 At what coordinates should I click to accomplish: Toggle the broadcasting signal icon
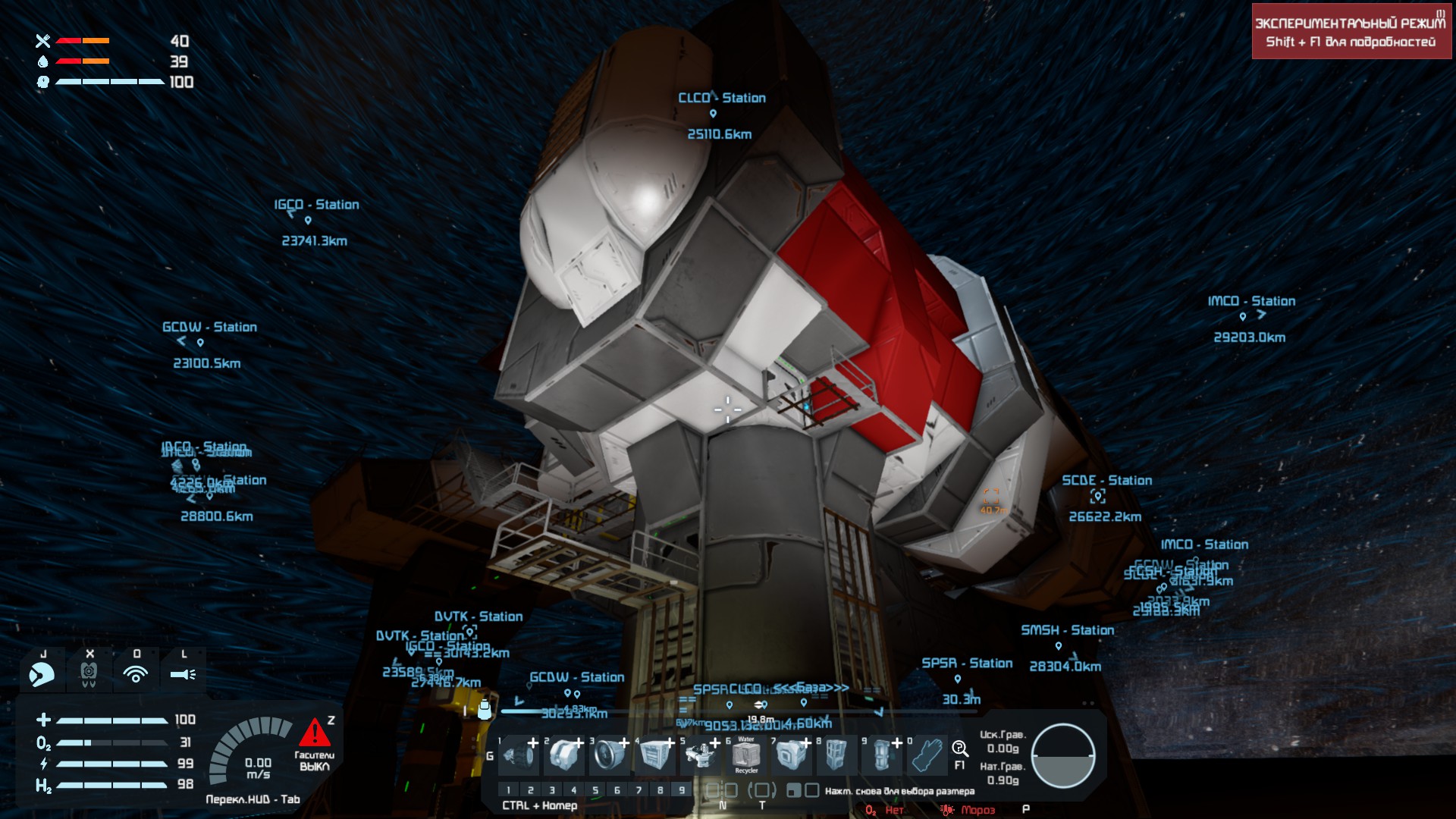[136, 673]
